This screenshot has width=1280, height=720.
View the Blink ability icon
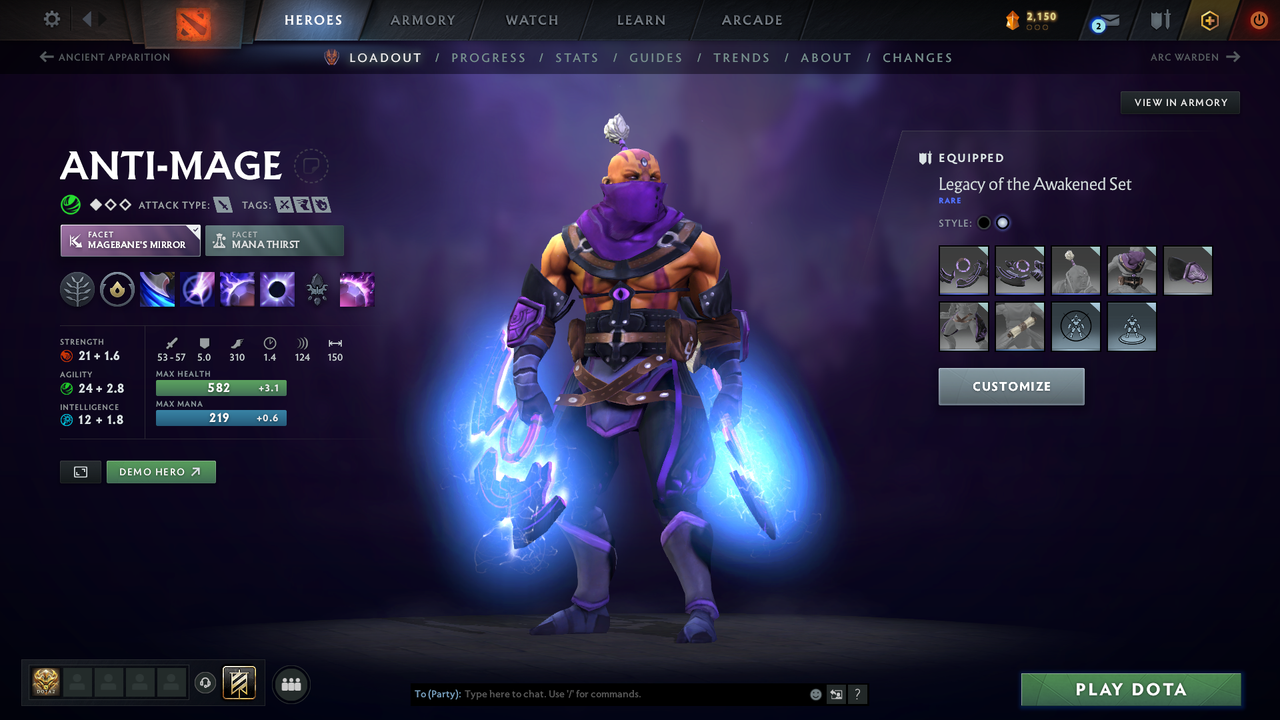[197, 289]
